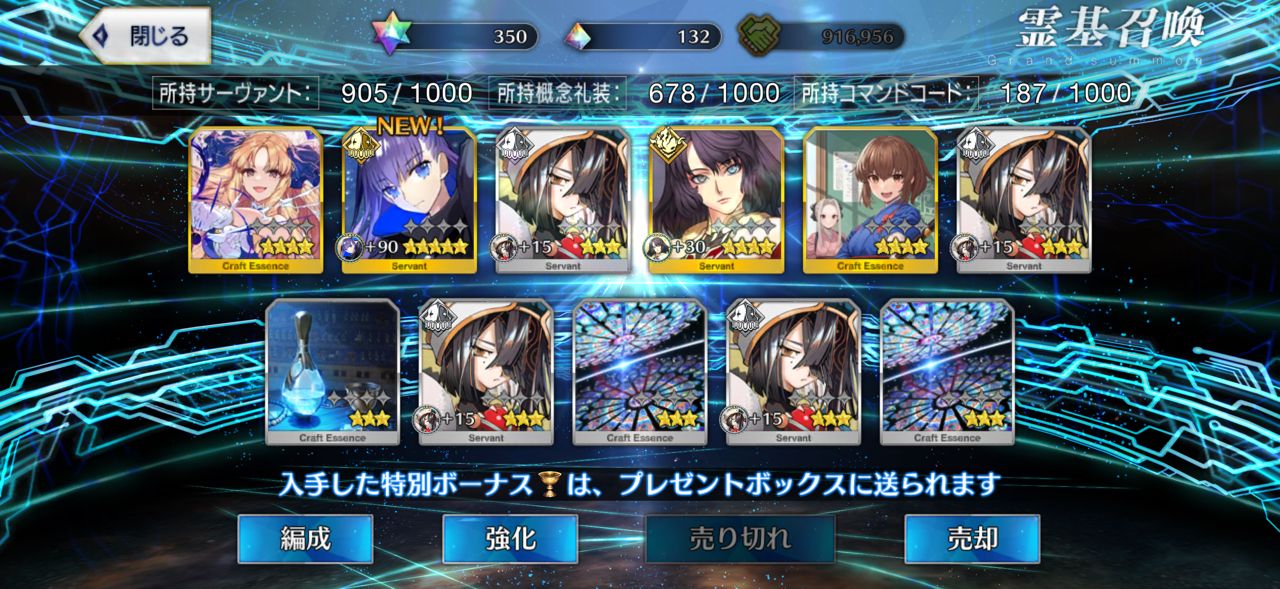Select the brown-haired girl Craft Essence card
The width and height of the screenshot is (1280, 589).
click(x=870, y=200)
